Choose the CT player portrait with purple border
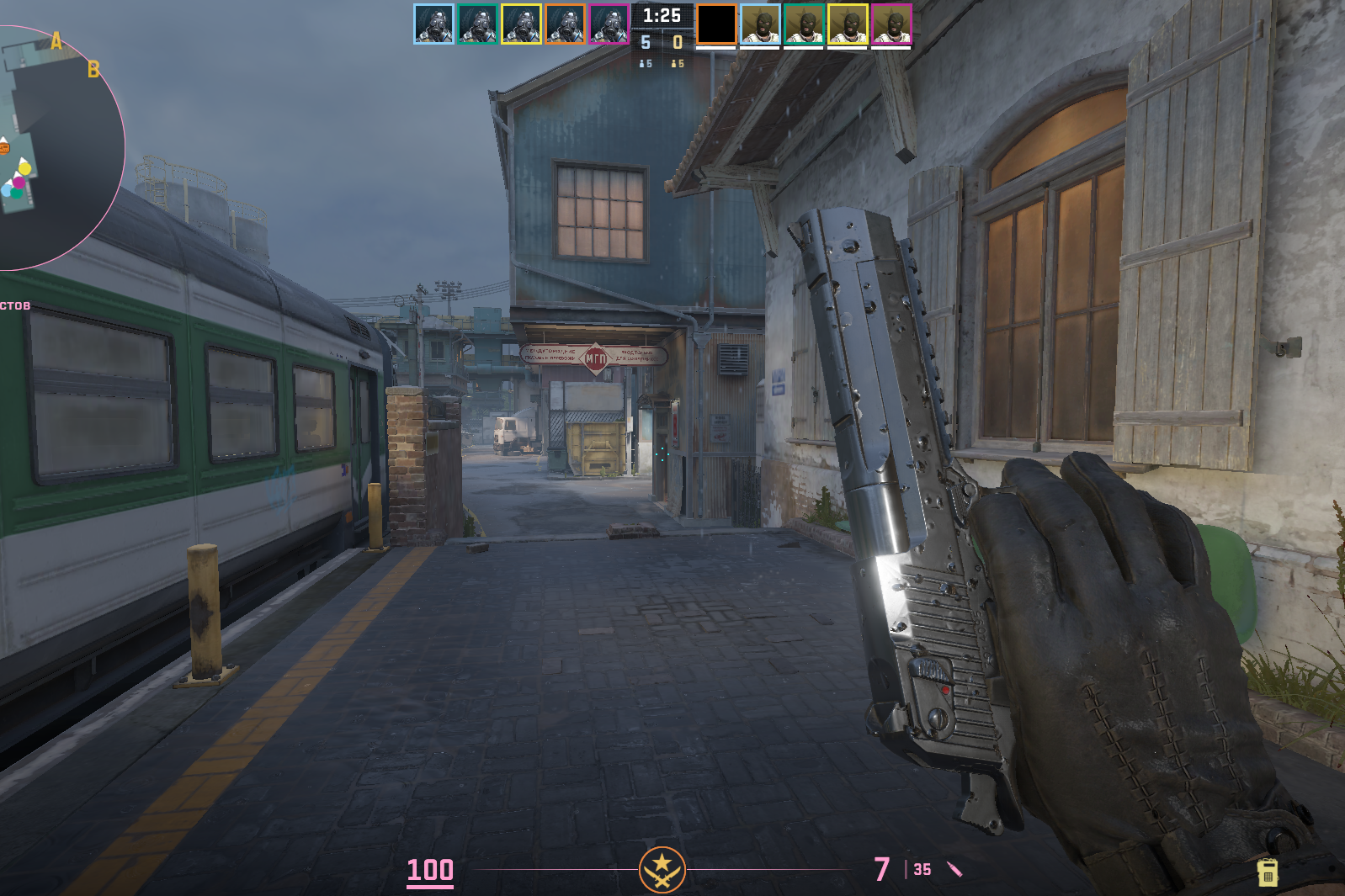 [x=609, y=24]
